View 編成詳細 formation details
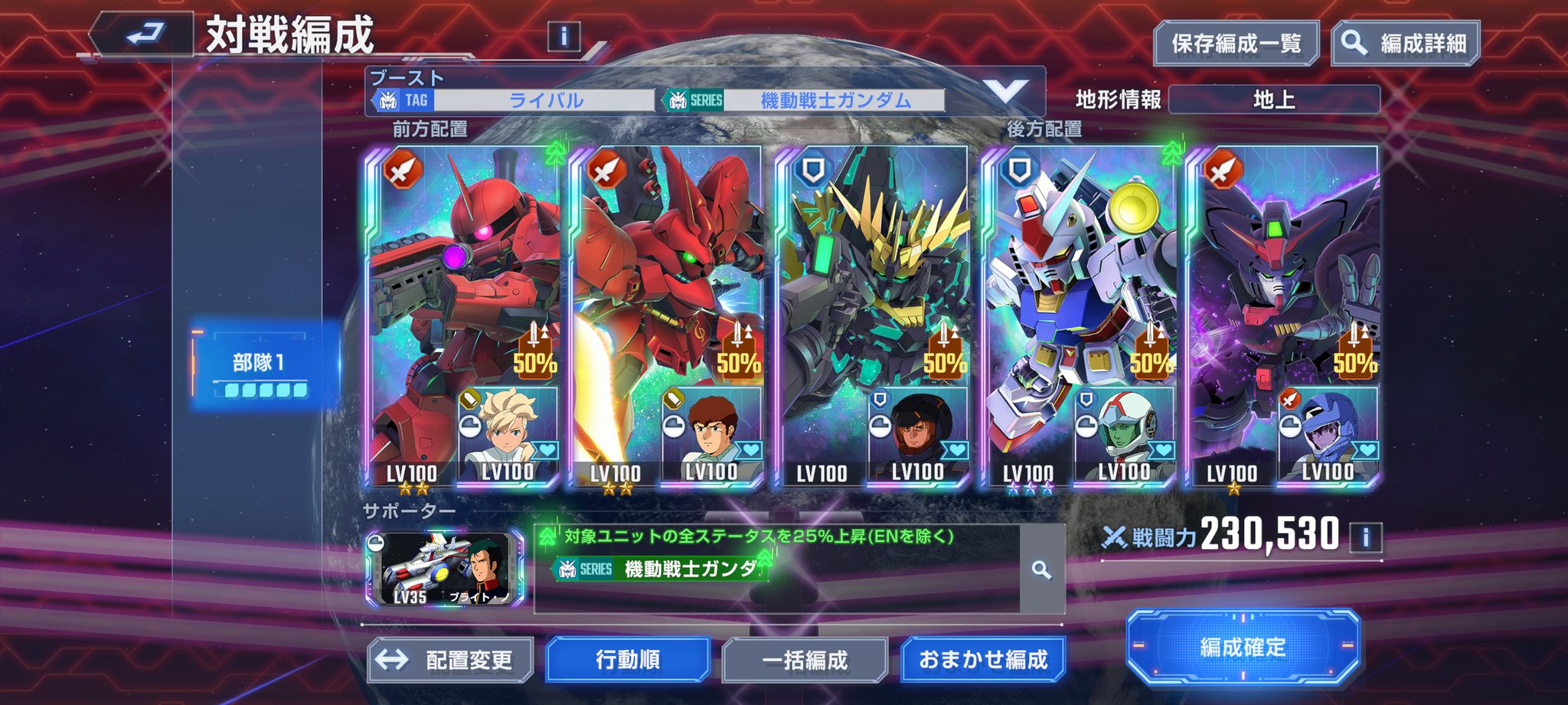Screen dimensions: 1568x705 pyautogui.click(x=1406, y=44)
